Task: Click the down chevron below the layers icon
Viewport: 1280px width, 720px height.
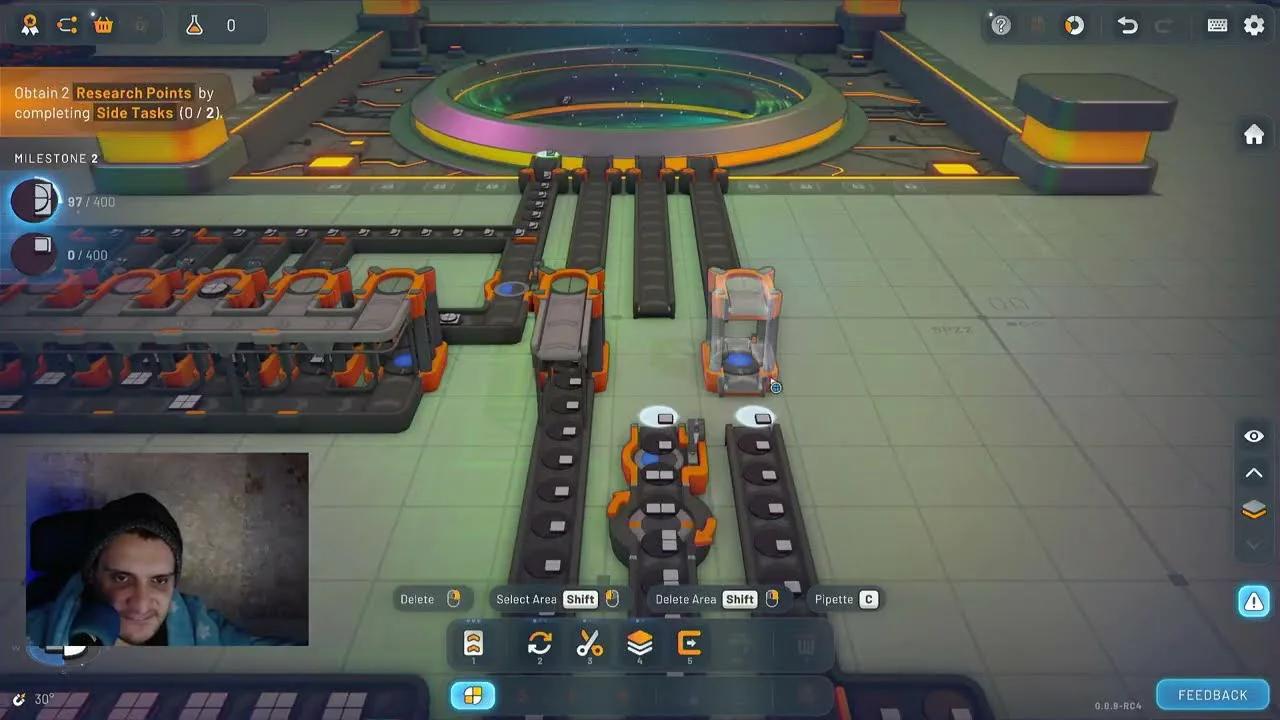Action: [x=1253, y=545]
